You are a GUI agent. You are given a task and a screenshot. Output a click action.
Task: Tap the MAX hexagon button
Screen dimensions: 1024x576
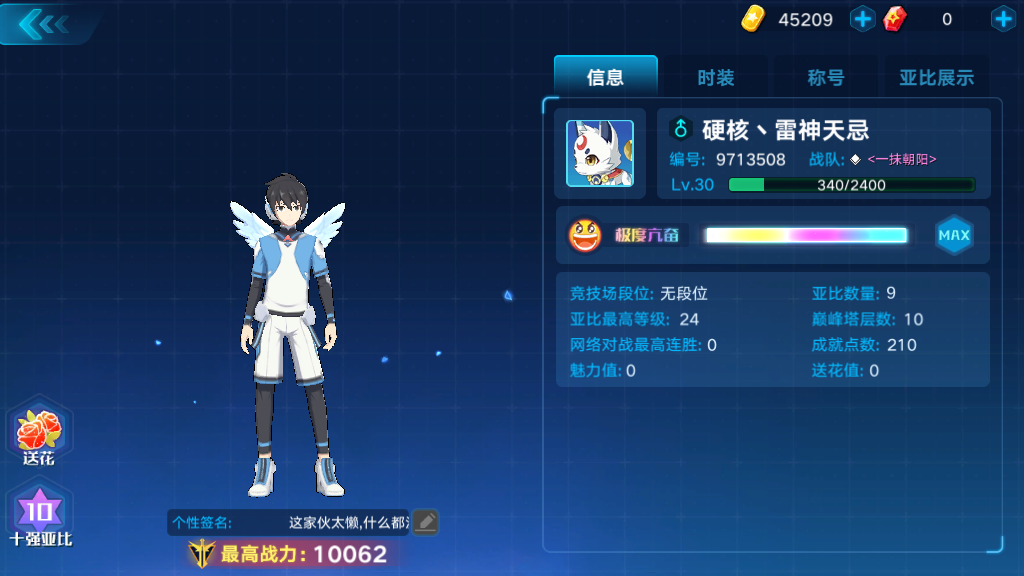click(x=953, y=236)
